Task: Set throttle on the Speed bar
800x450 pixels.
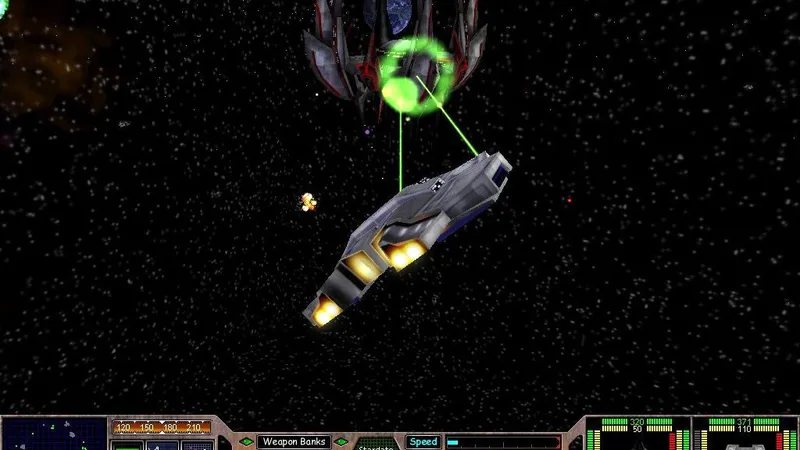Action: pos(502,441)
